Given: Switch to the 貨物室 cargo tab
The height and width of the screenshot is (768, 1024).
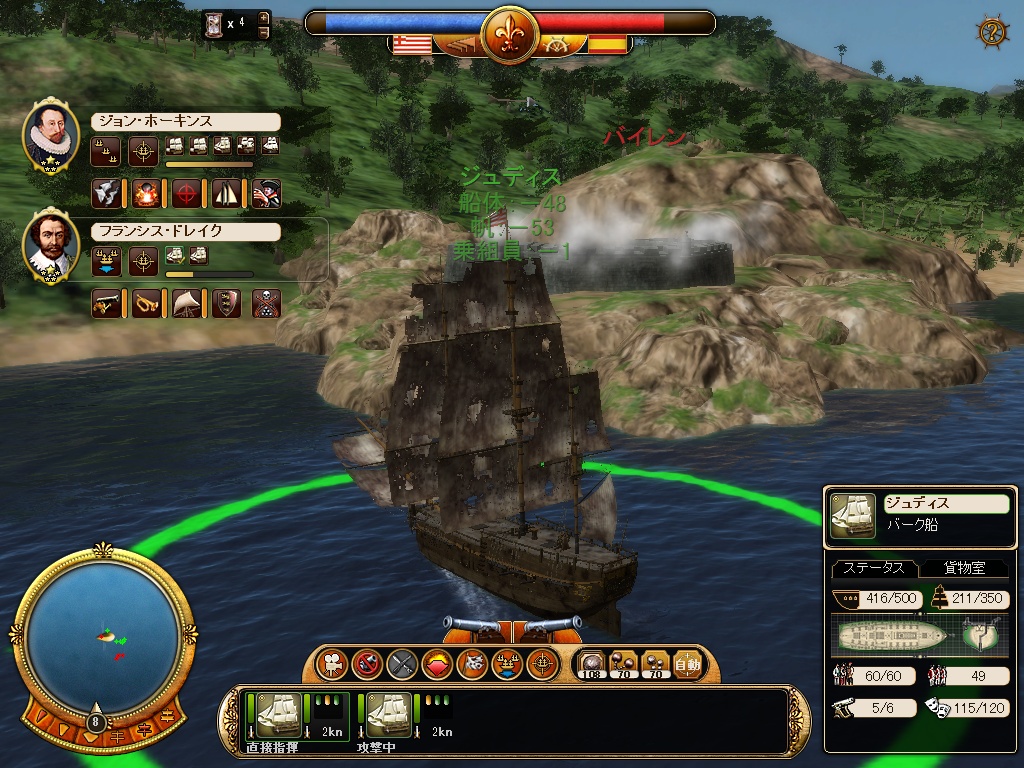Looking at the screenshot, I should [x=965, y=568].
